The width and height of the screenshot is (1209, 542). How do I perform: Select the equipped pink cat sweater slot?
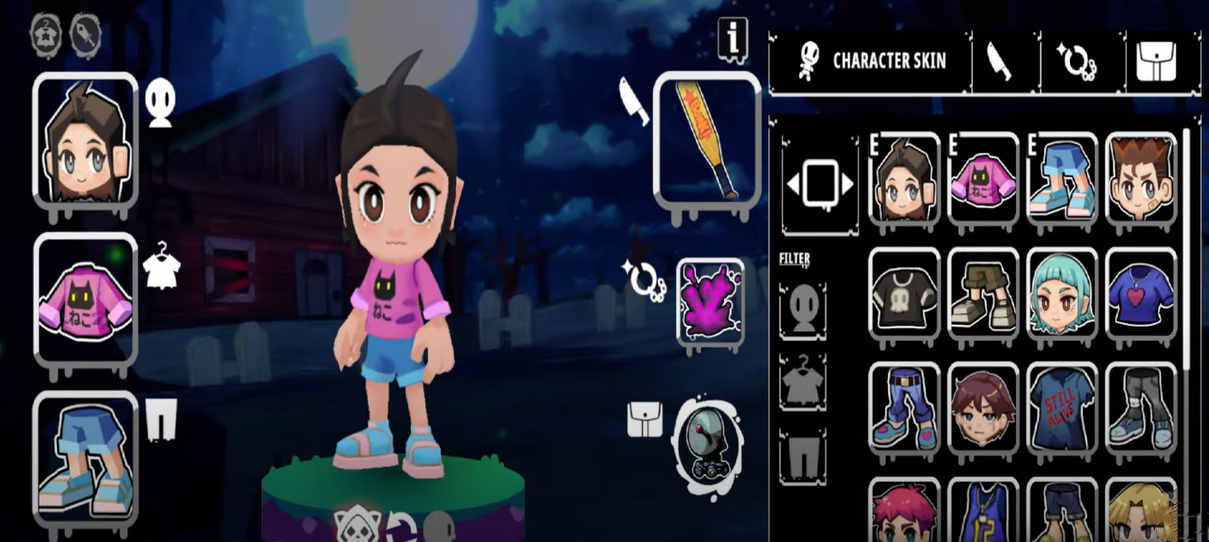(x=85, y=298)
